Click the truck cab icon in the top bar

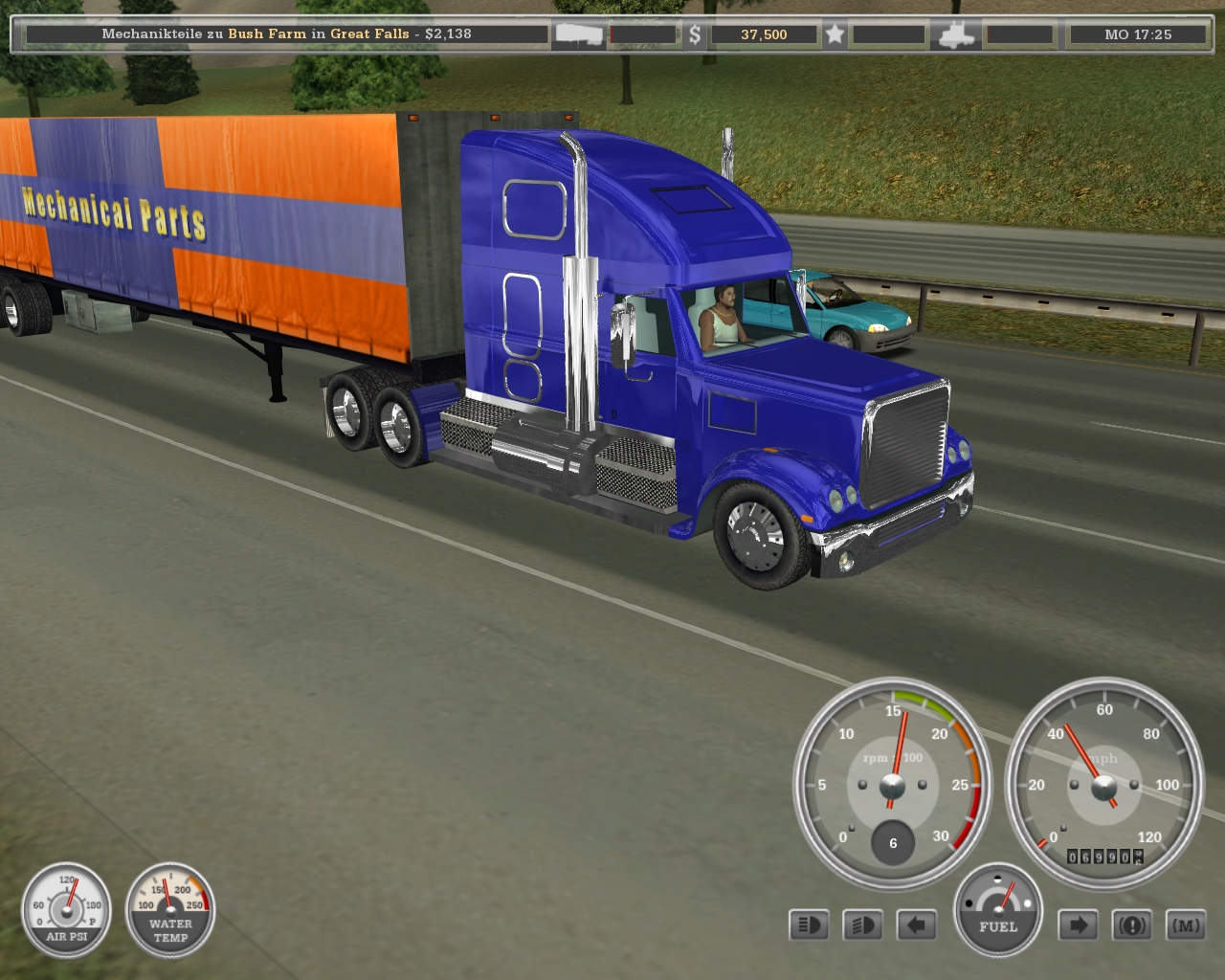[959, 34]
